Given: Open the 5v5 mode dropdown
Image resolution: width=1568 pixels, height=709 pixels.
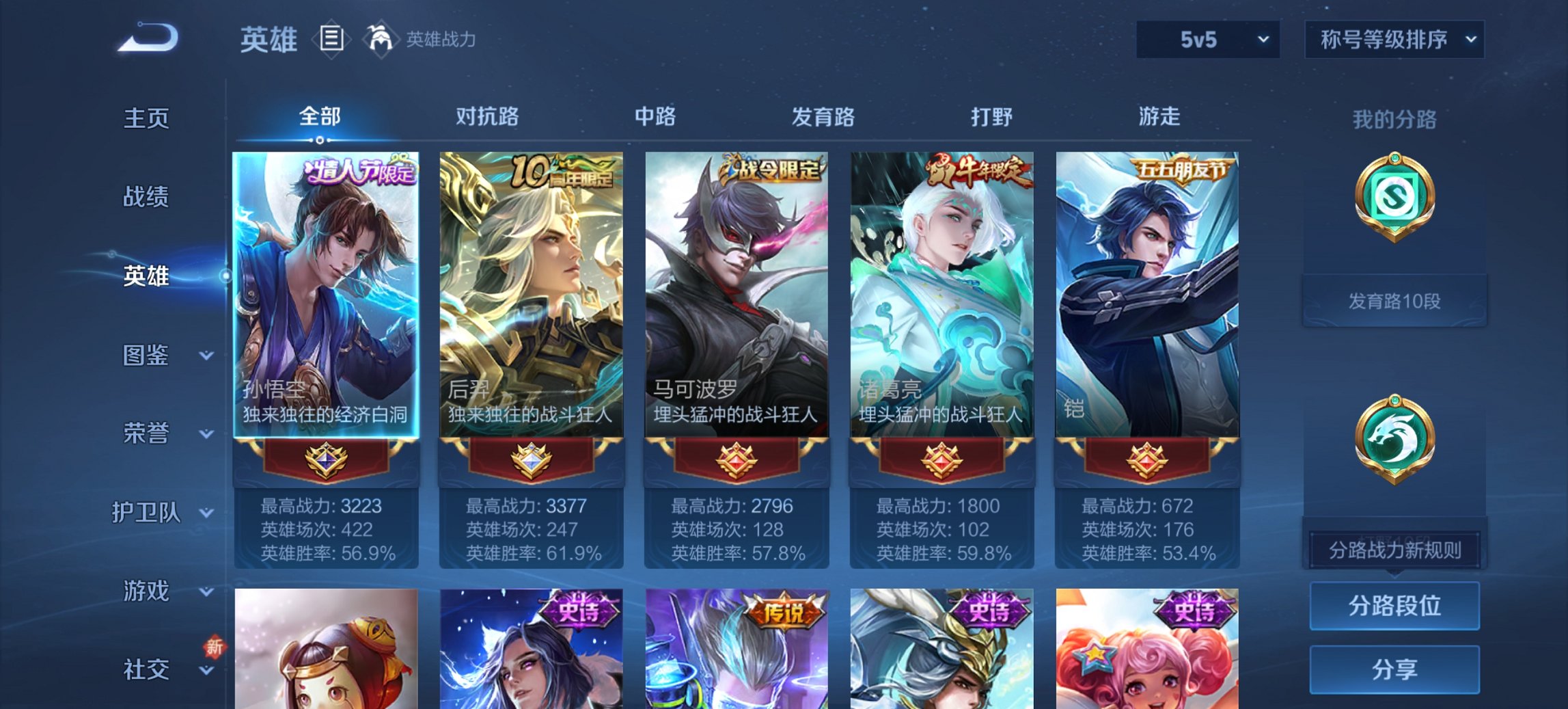Looking at the screenshot, I should coord(1206,39).
